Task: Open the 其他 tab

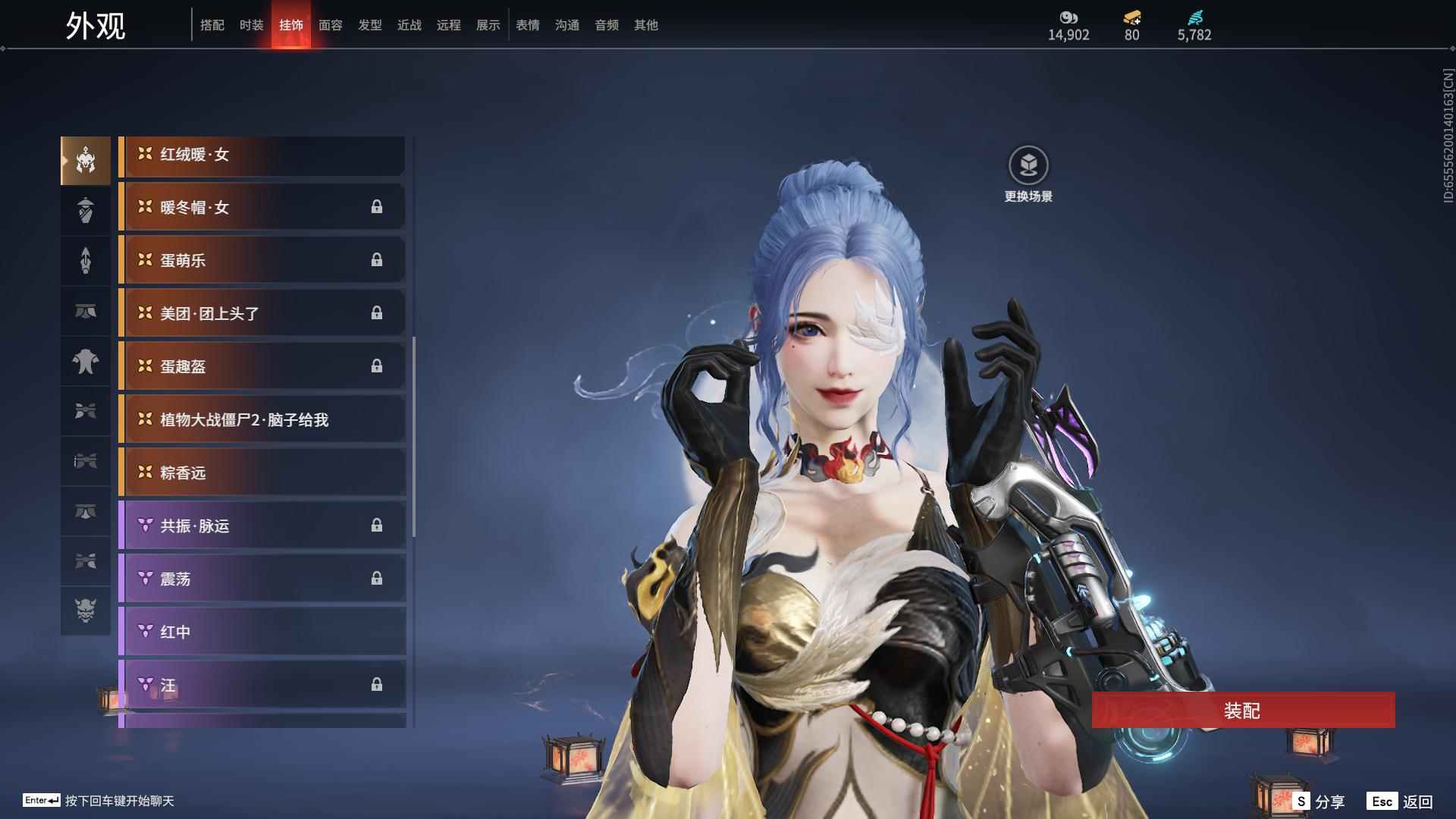Action: pyautogui.click(x=646, y=25)
